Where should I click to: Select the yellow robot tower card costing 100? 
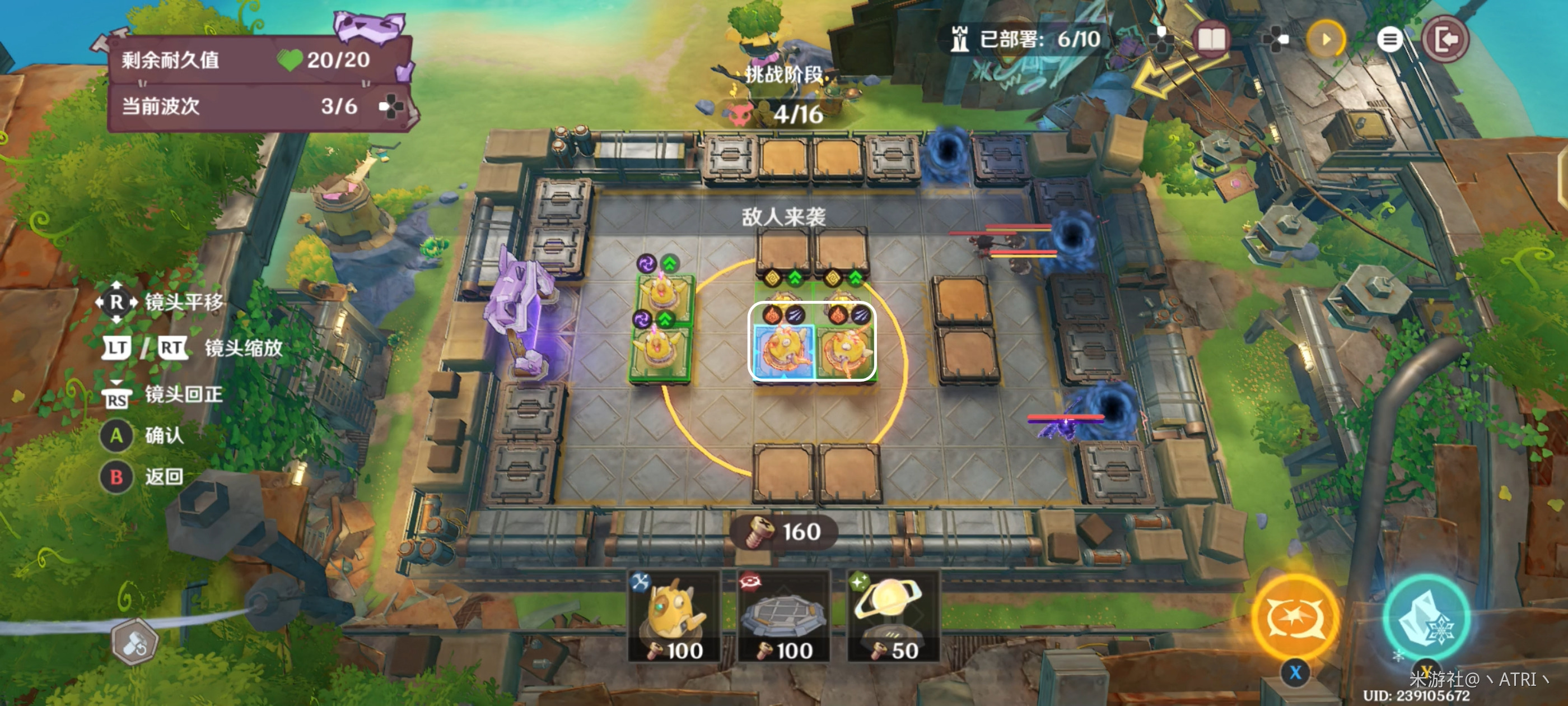tap(674, 616)
